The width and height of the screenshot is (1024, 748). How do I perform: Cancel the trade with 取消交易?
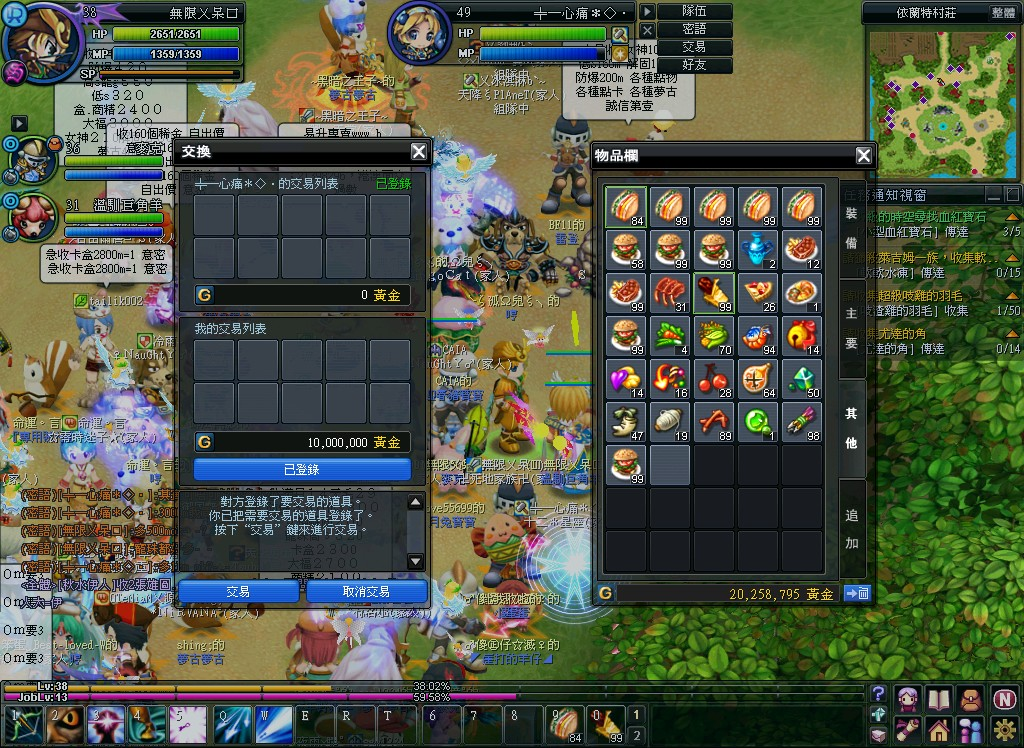coord(366,592)
